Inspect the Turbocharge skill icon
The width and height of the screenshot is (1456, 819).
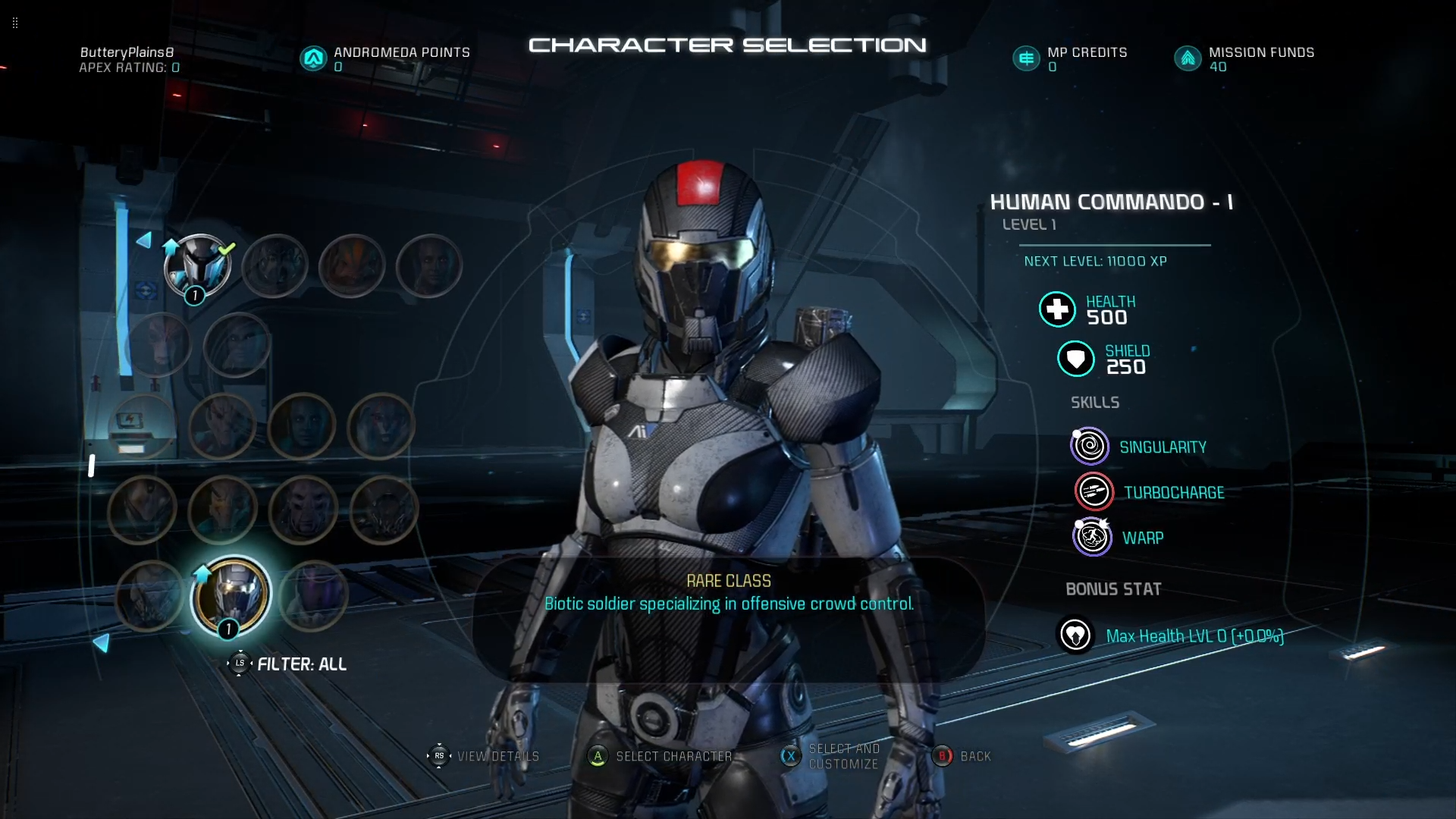pyautogui.click(x=1094, y=492)
